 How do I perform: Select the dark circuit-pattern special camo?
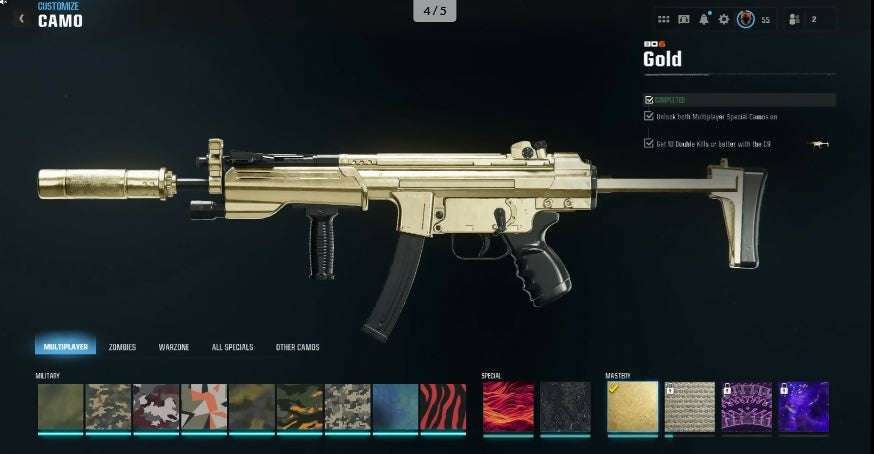(565, 407)
